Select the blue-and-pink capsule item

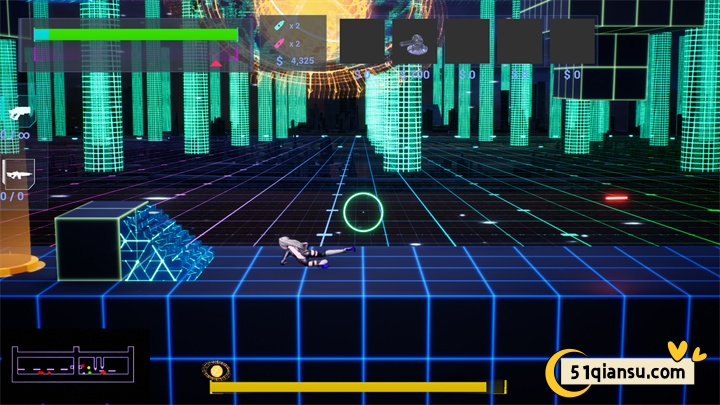pos(270,25)
